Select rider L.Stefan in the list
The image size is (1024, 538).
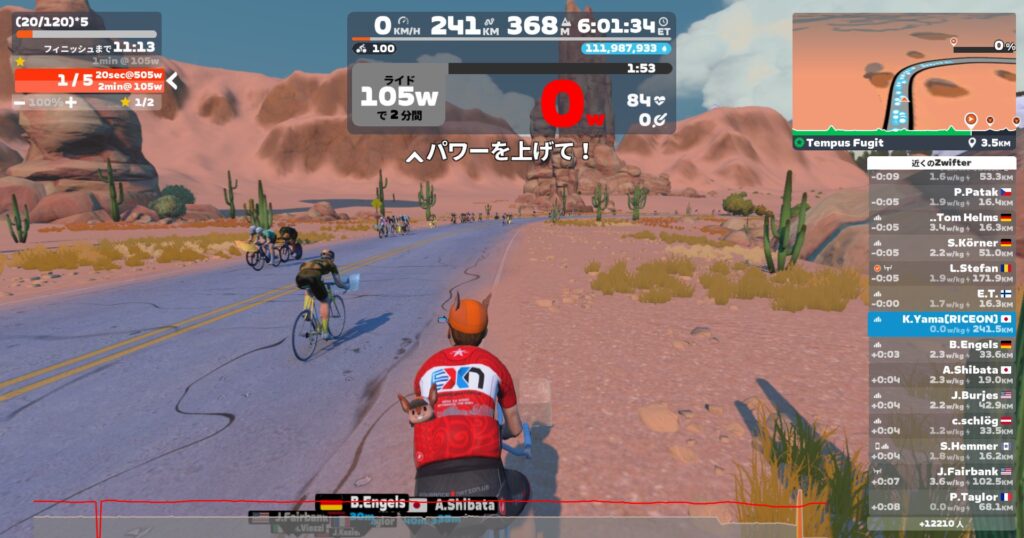941,273
